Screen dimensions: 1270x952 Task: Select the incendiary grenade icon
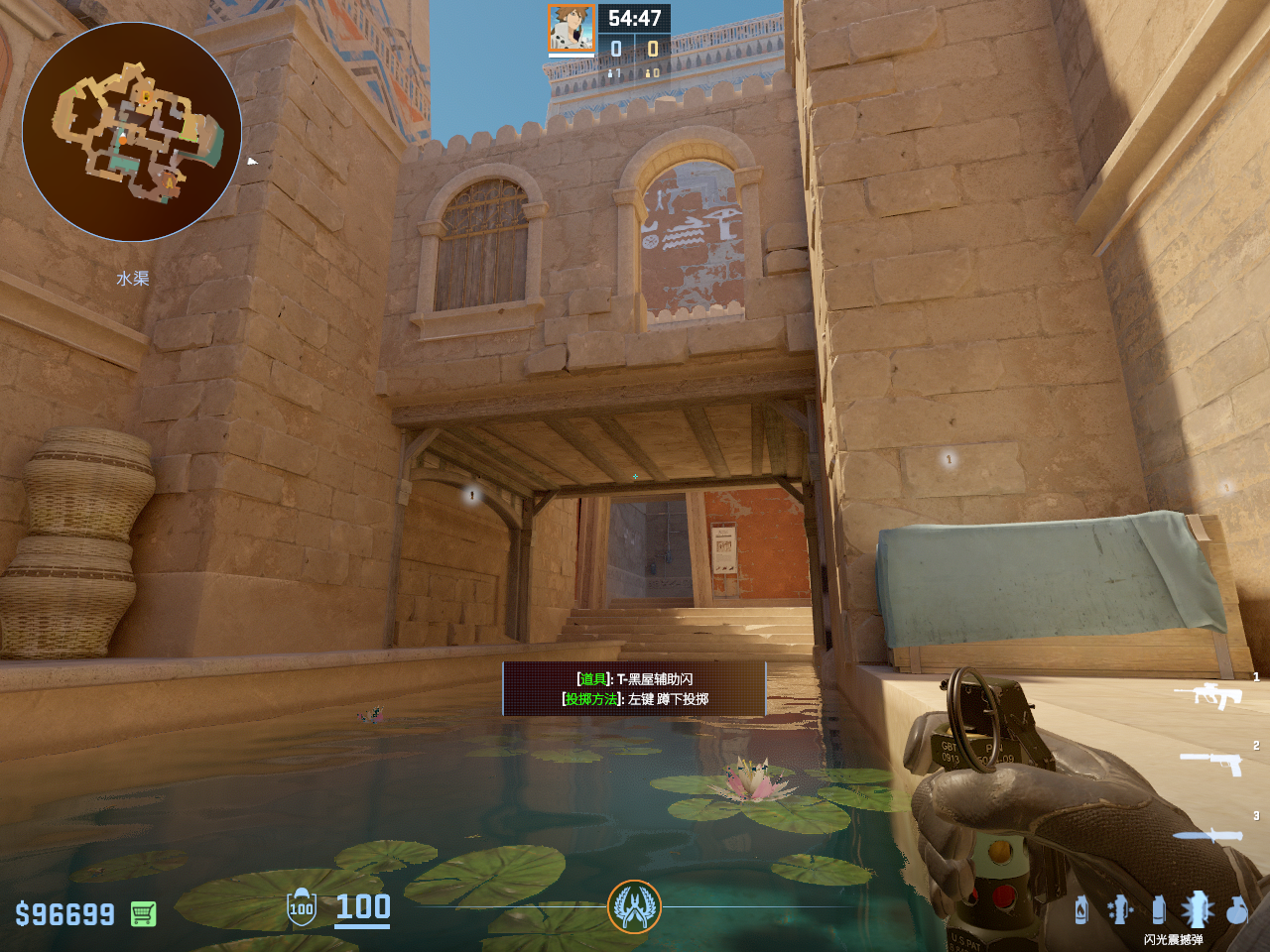pyautogui.click(x=1081, y=909)
